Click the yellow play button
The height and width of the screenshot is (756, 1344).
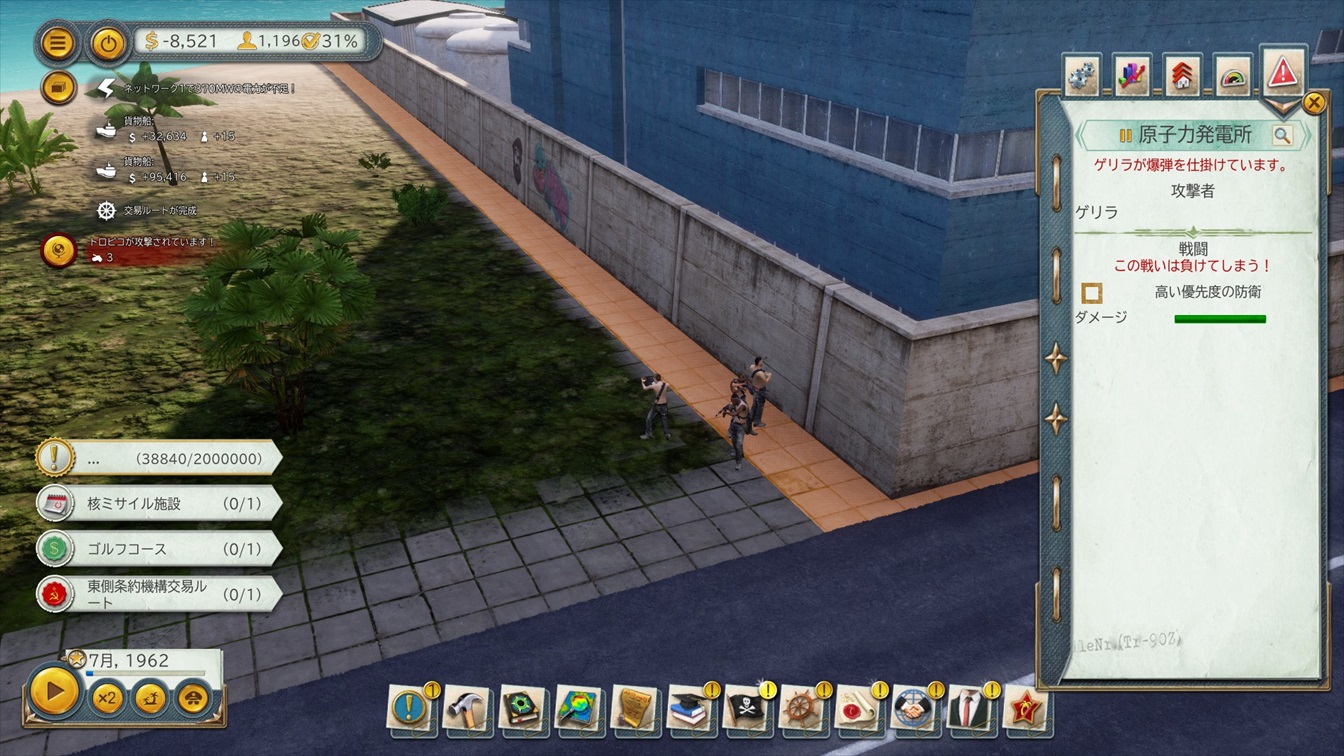pos(54,690)
